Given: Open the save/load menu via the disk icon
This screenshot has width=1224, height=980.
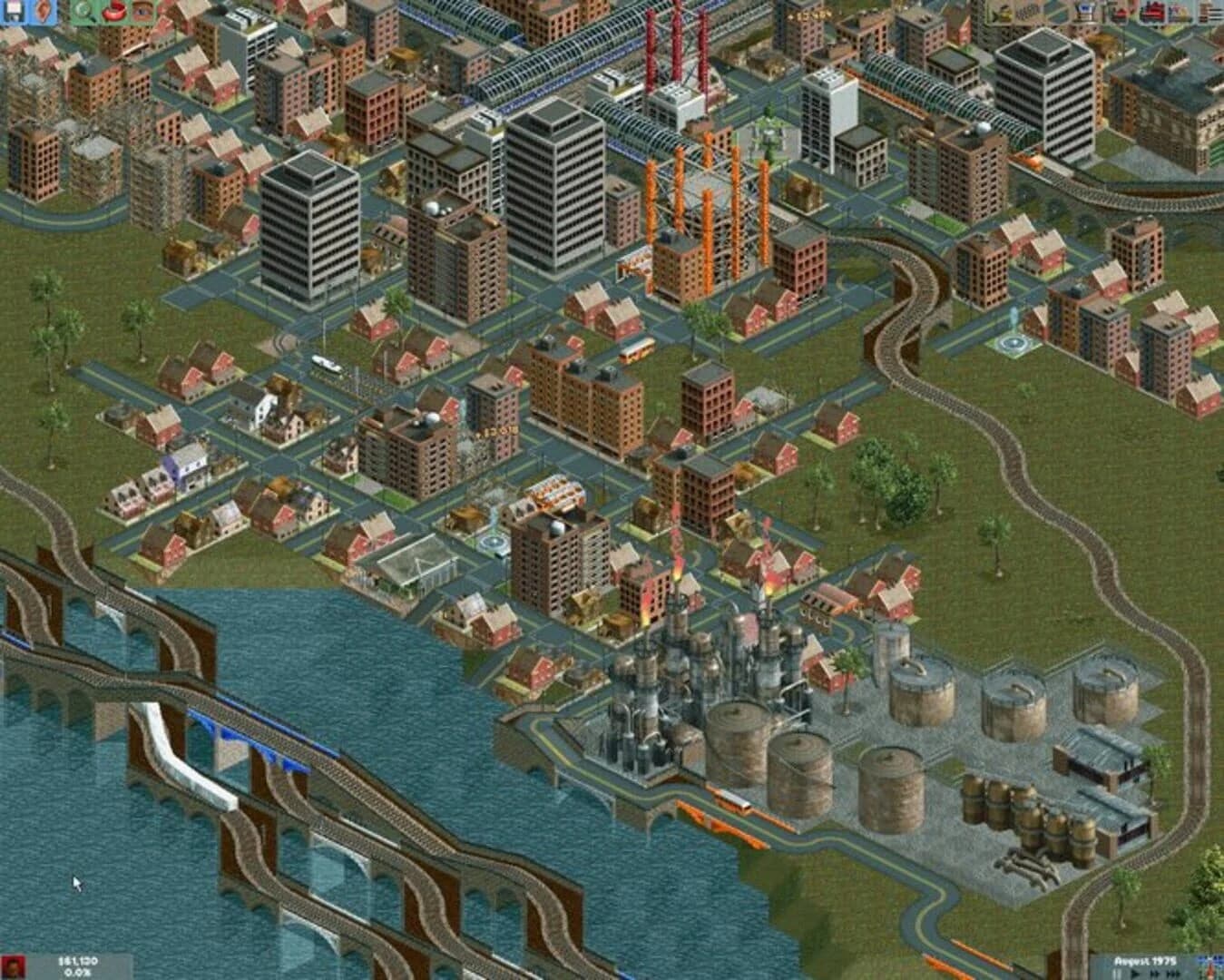Looking at the screenshot, I should click(x=12, y=12).
